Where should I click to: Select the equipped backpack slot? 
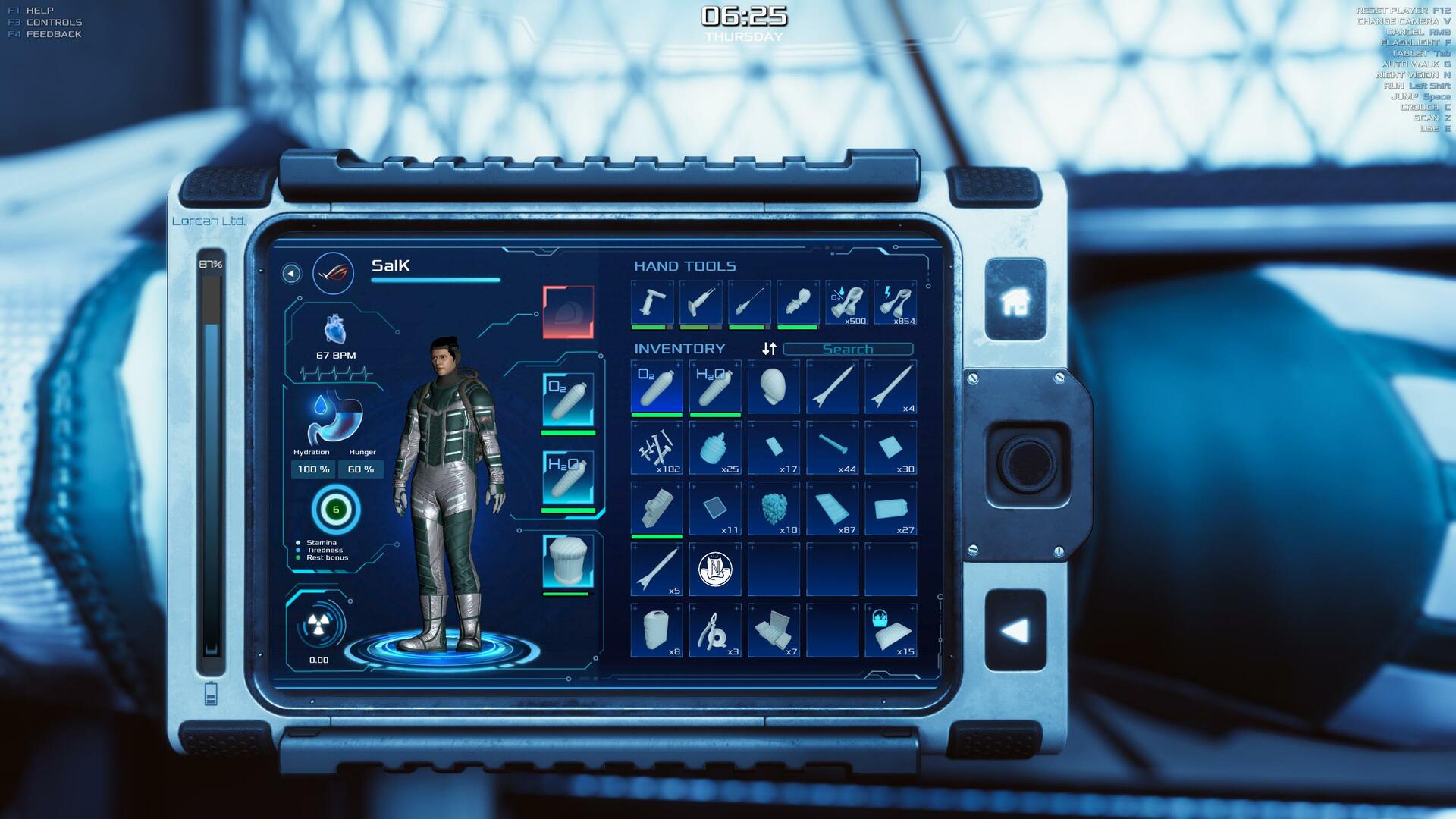coord(568,562)
